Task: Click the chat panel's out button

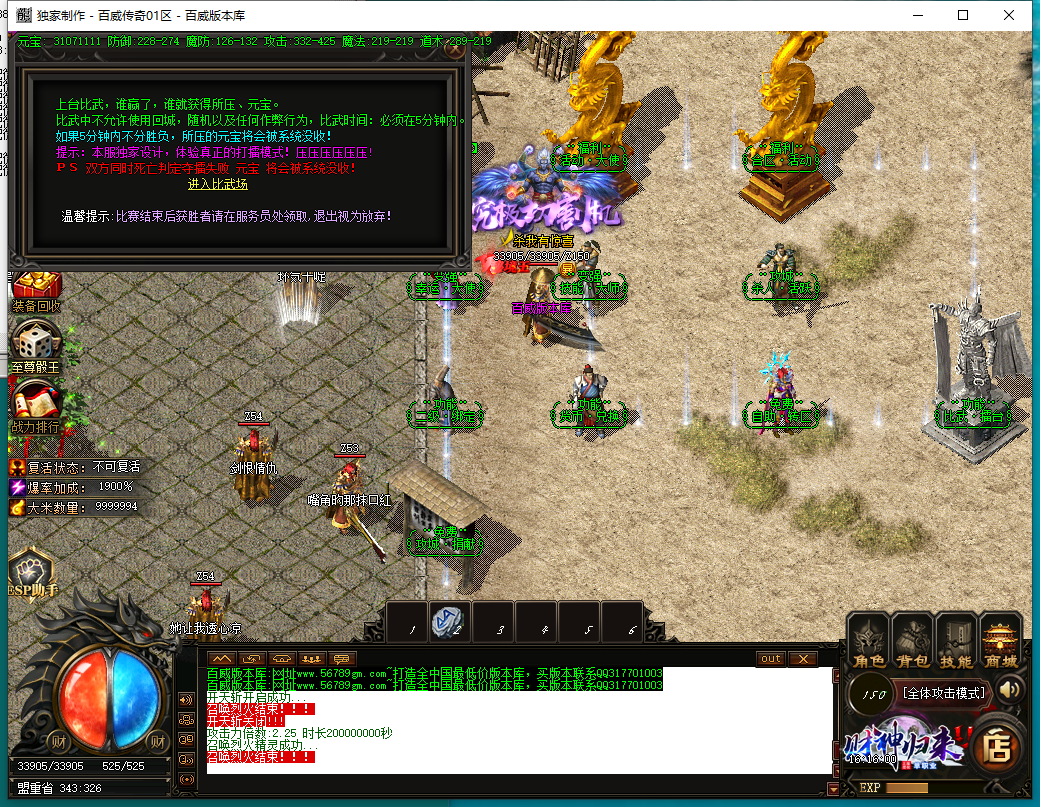Action: coord(771,659)
